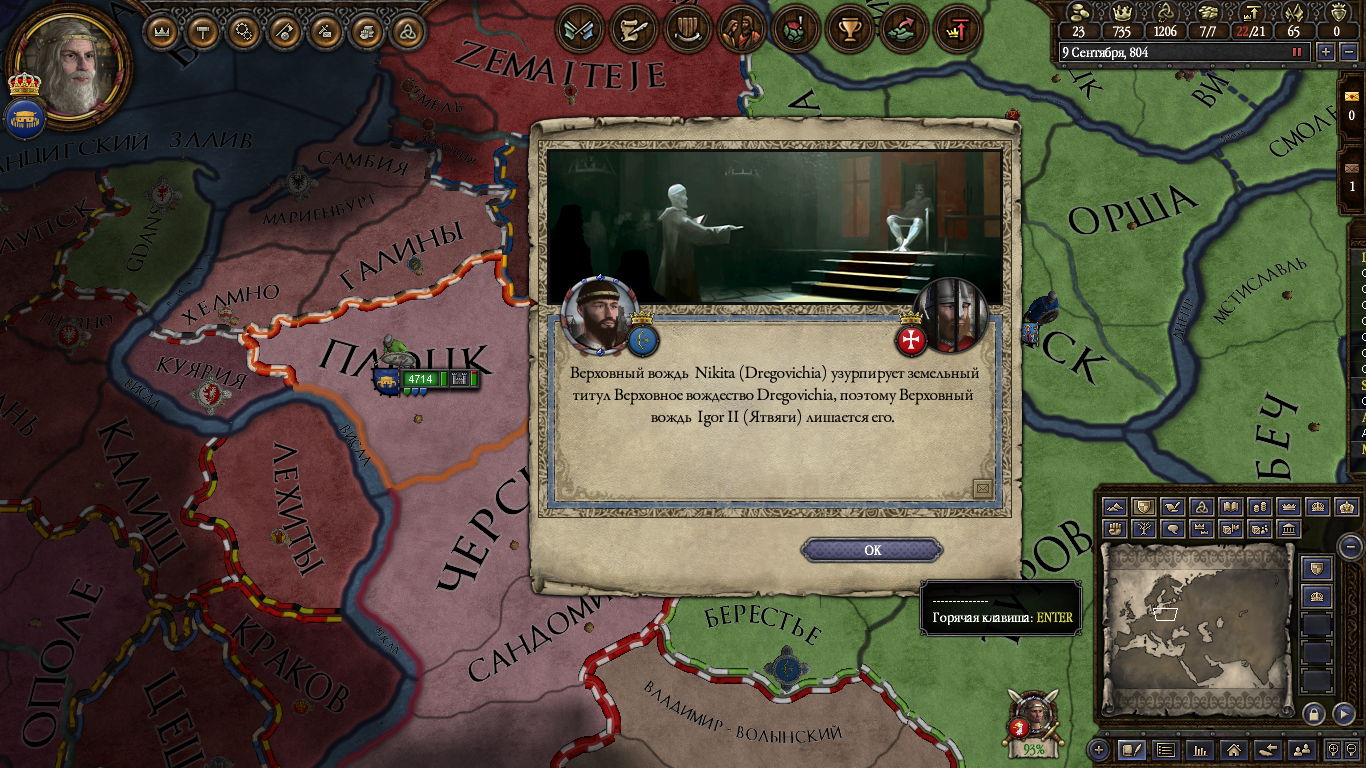This screenshot has height=768, width=1366.
Task: Open the gold trophy tab
Action: click(x=850, y=30)
